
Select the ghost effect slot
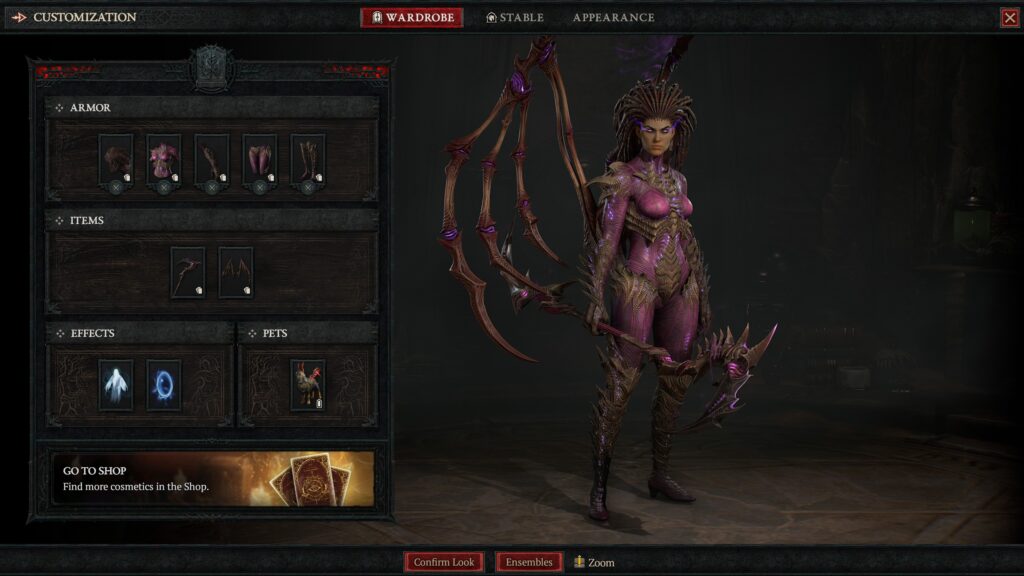[x=116, y=385]
